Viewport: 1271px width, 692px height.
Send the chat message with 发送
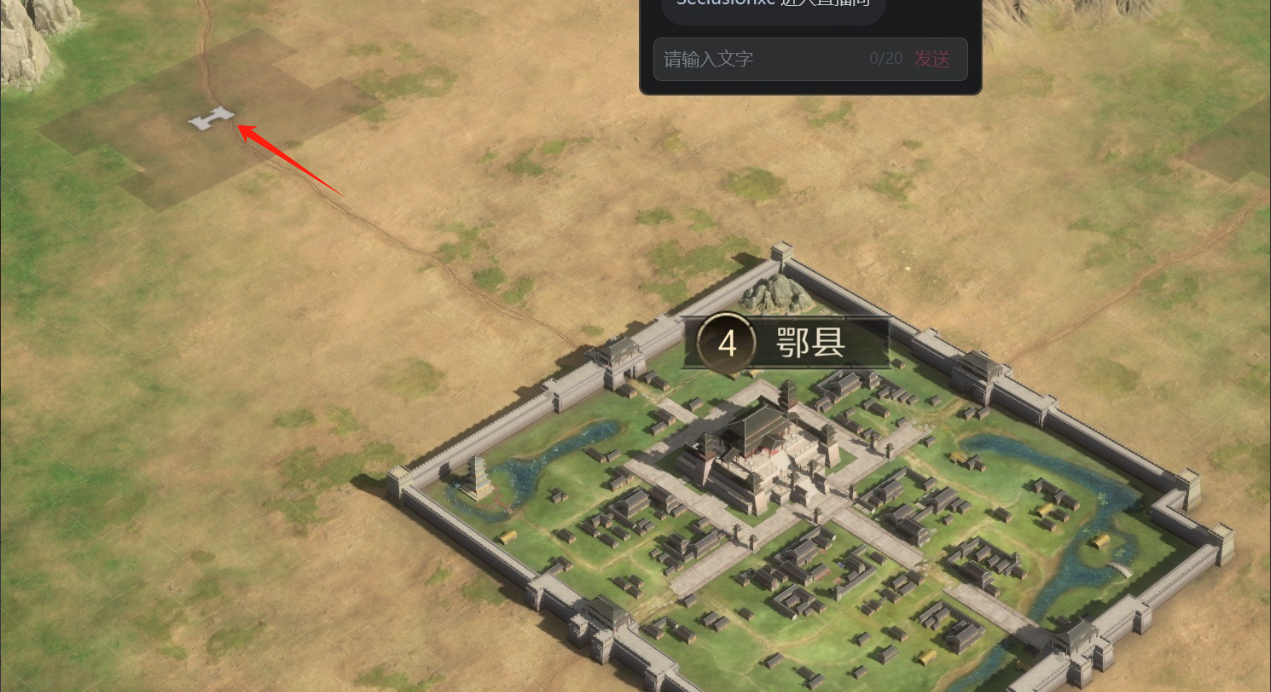932,59
